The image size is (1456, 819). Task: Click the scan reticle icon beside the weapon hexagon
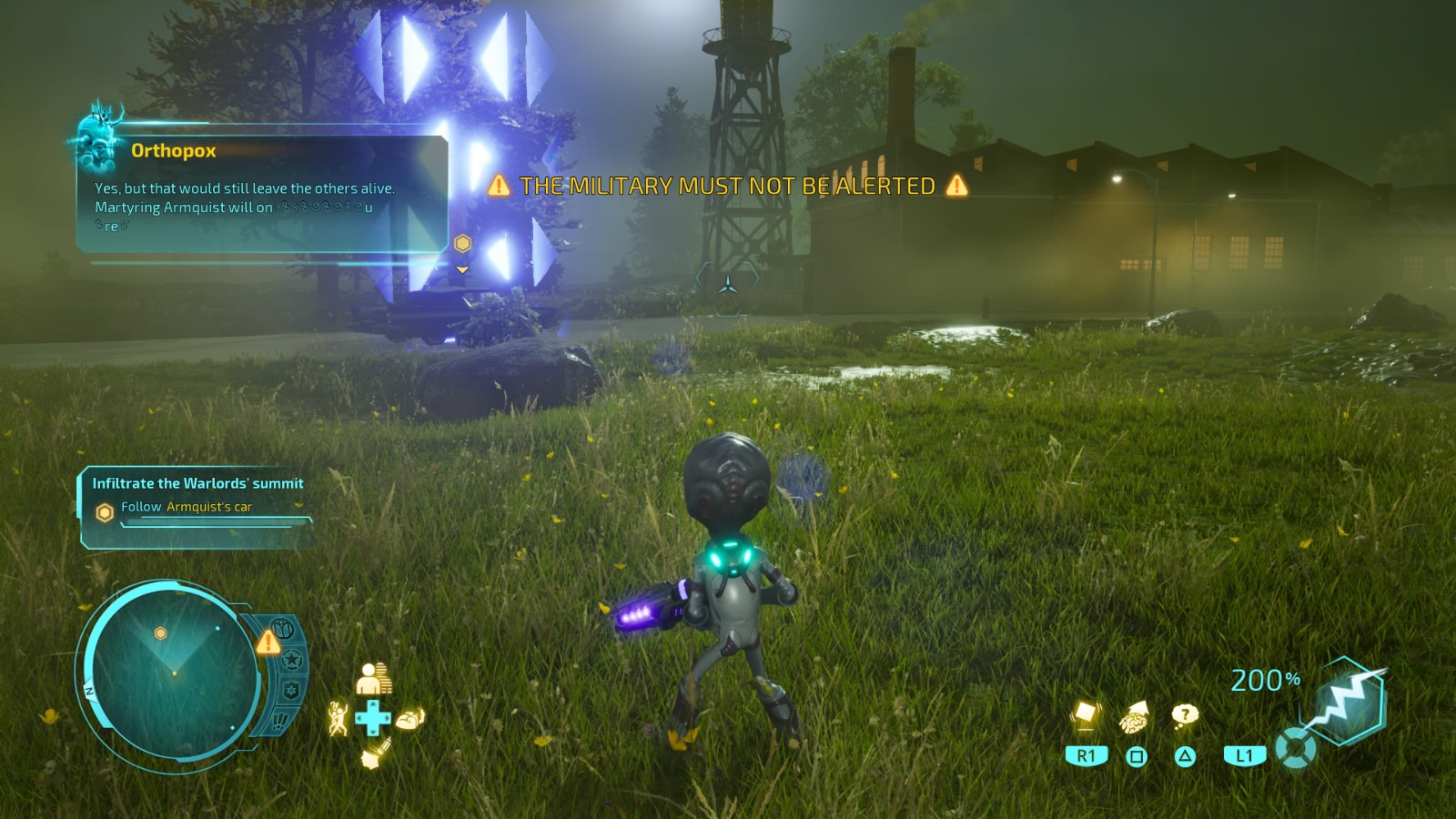(1295, 749)
